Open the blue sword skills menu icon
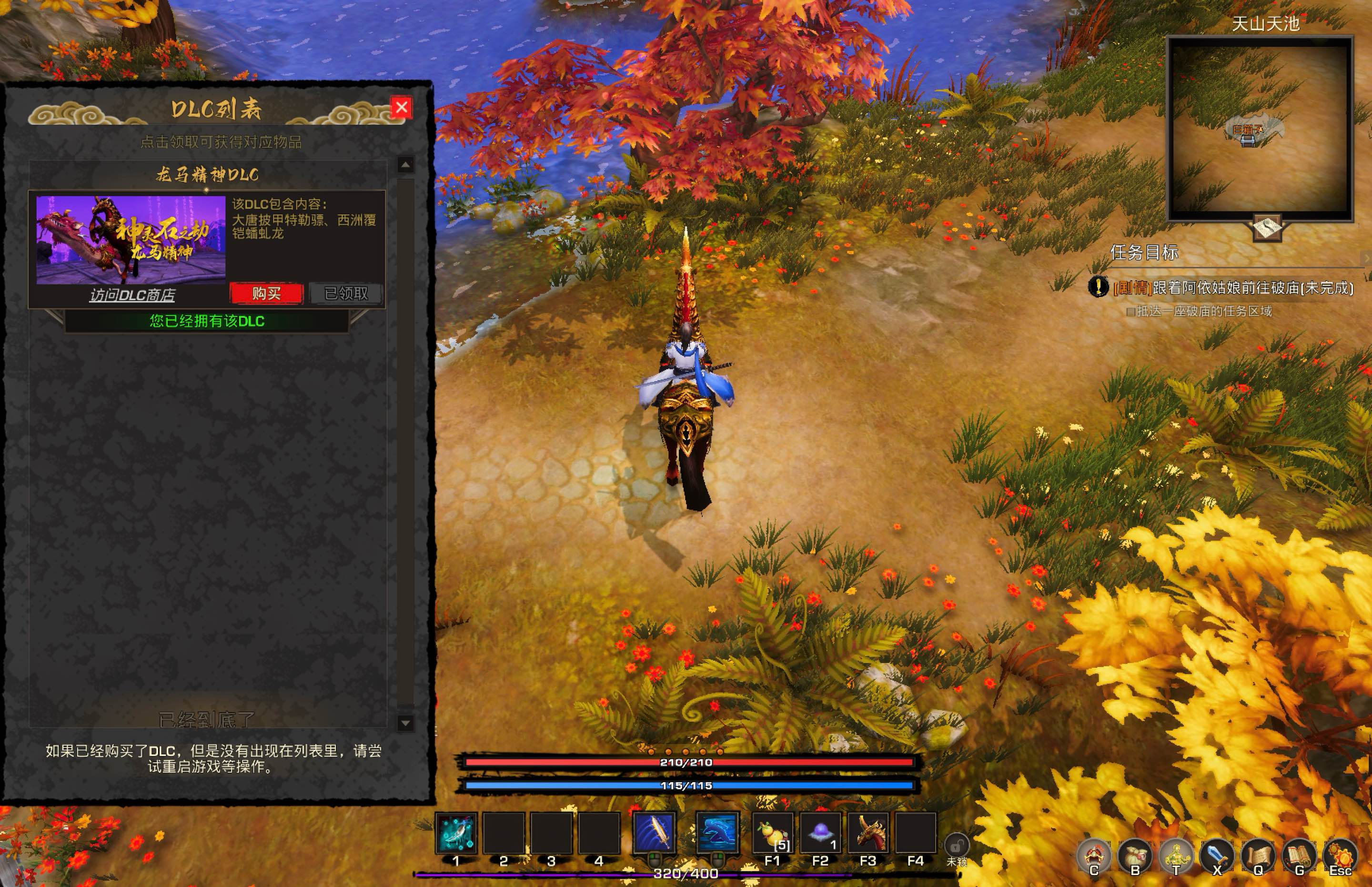This screenshot has width=1372, height=887. (x=1217, y=856)
